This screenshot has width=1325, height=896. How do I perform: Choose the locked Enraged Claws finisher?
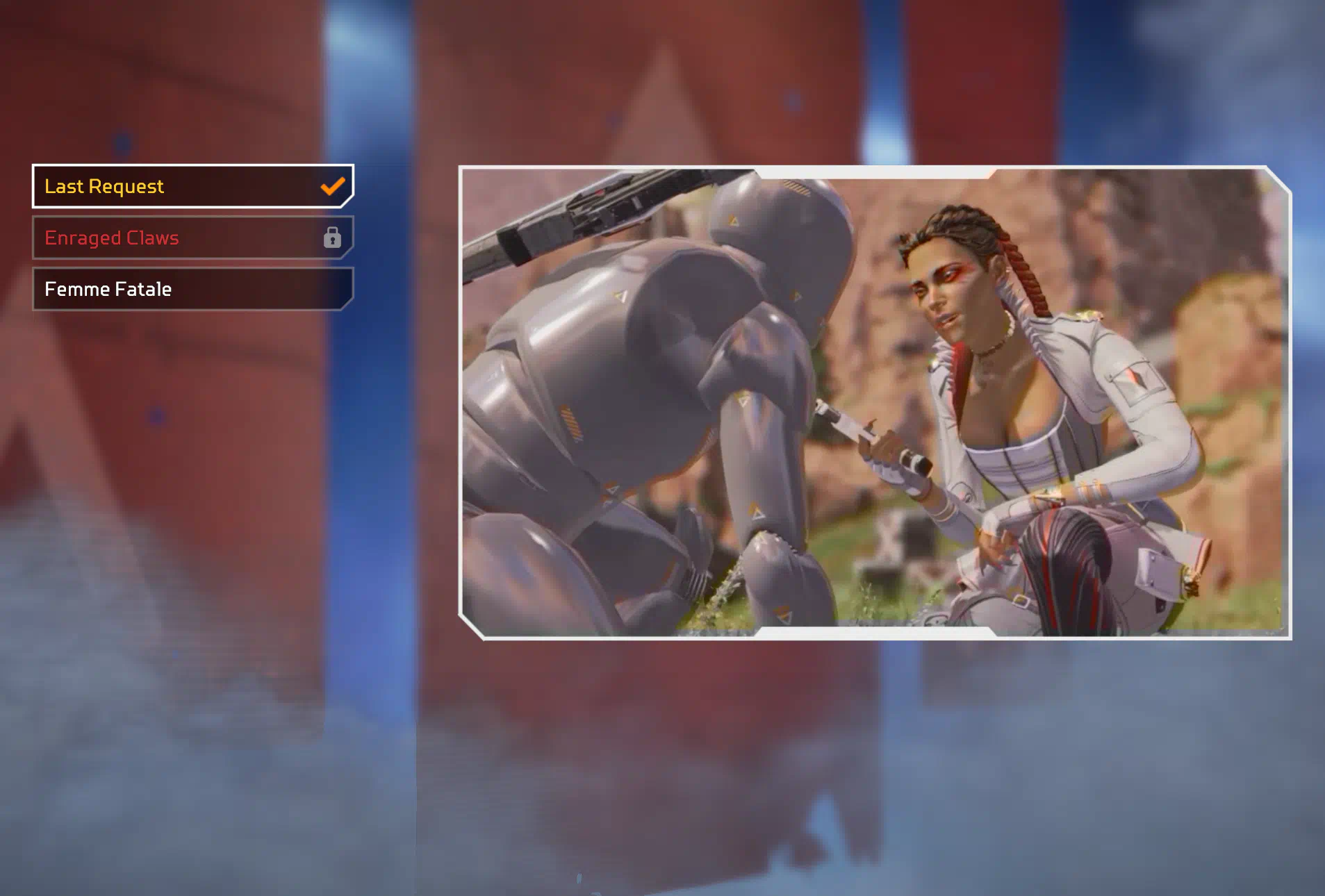coord(192,238)
